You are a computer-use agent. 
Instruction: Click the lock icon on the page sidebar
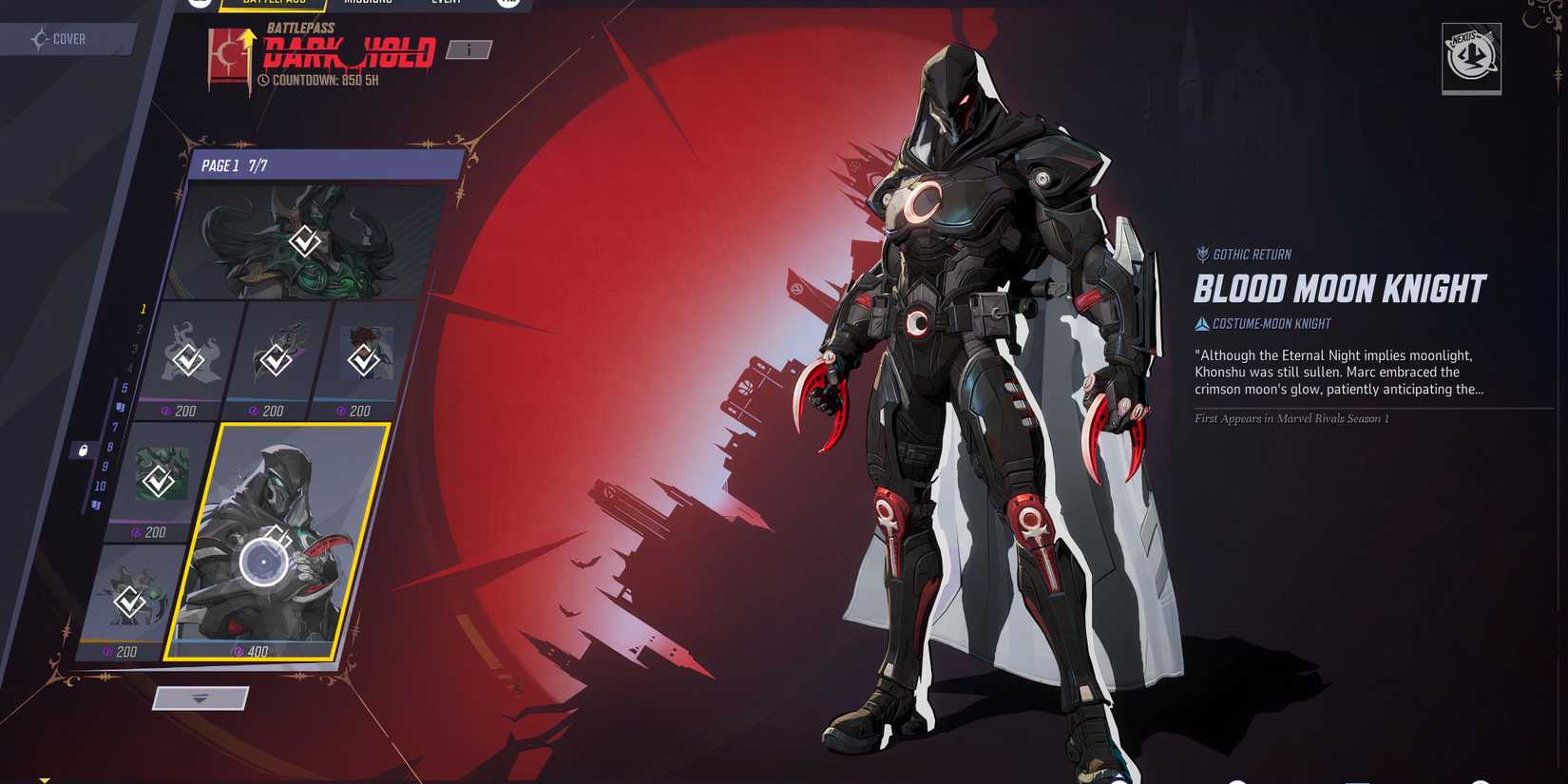83,449
